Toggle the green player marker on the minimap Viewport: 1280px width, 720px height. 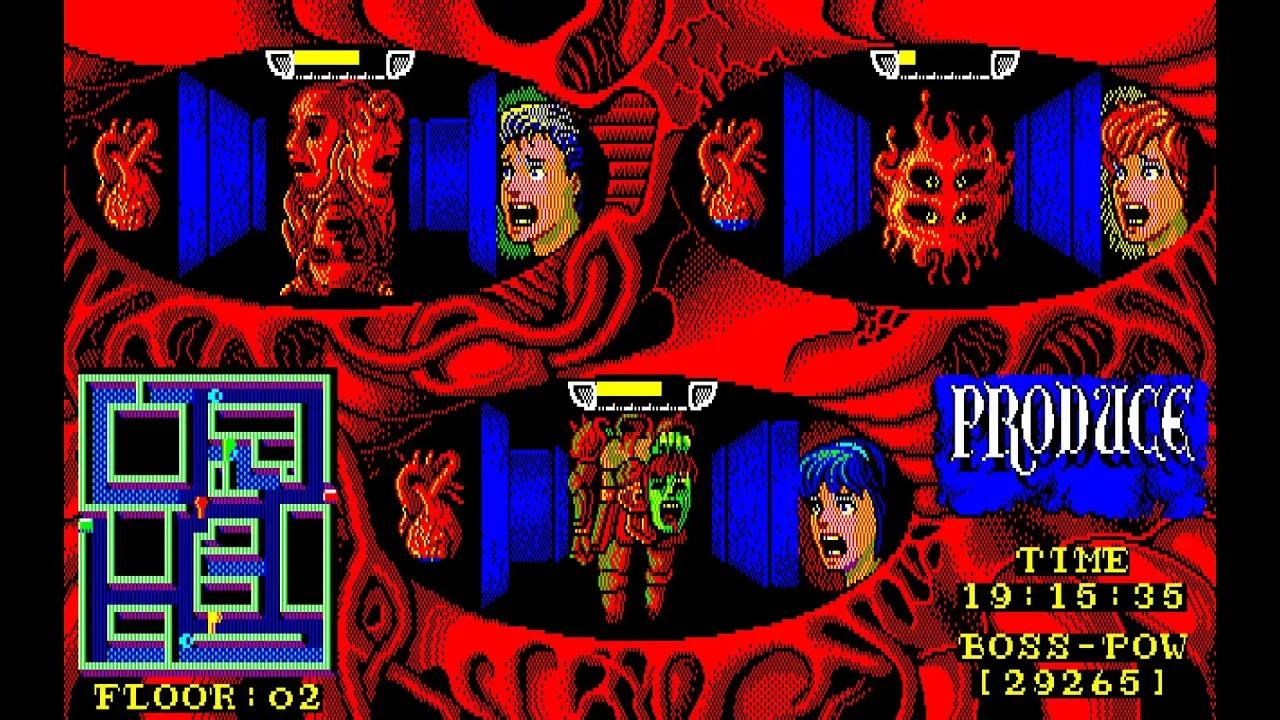[x=228, y=443]
